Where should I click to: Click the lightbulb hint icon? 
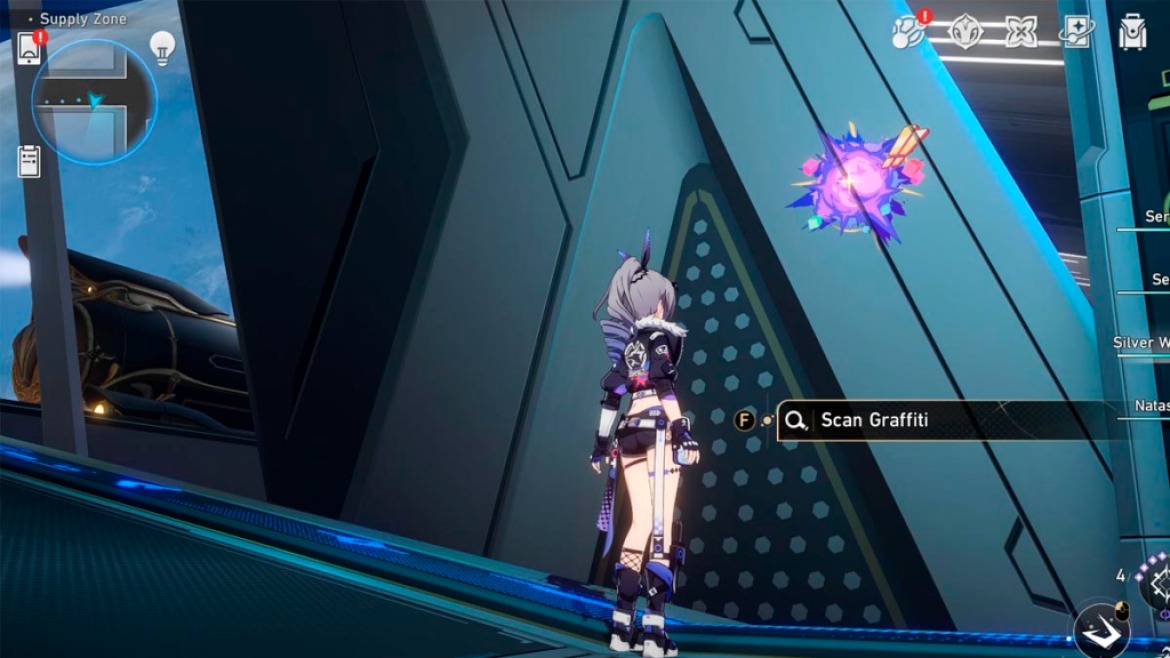[162, 47]
